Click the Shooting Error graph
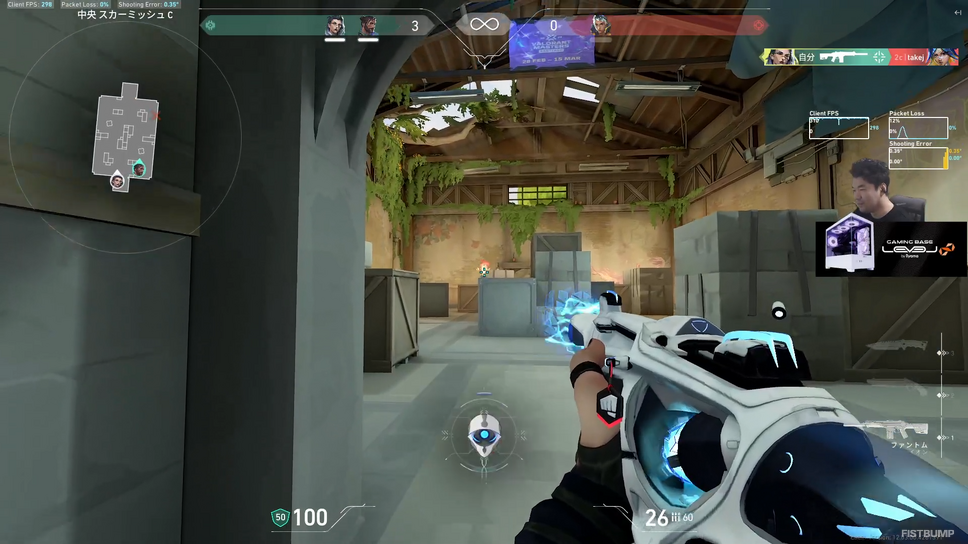Viewport: 968px width, 544px height. pyautogui.click(x=915, y=156)
